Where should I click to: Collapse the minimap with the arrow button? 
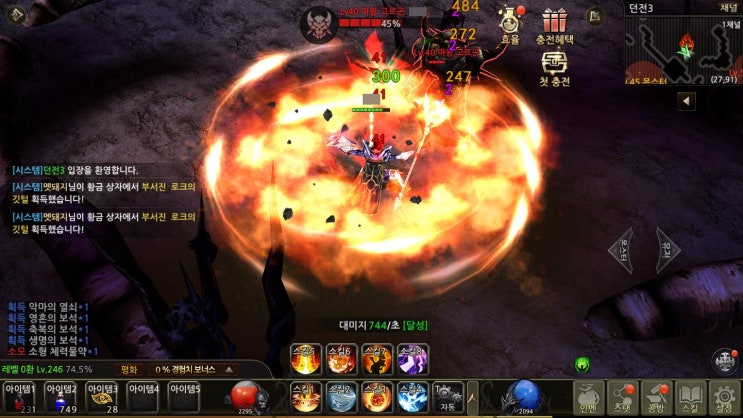pyautogui.click(x=687, y=101)
